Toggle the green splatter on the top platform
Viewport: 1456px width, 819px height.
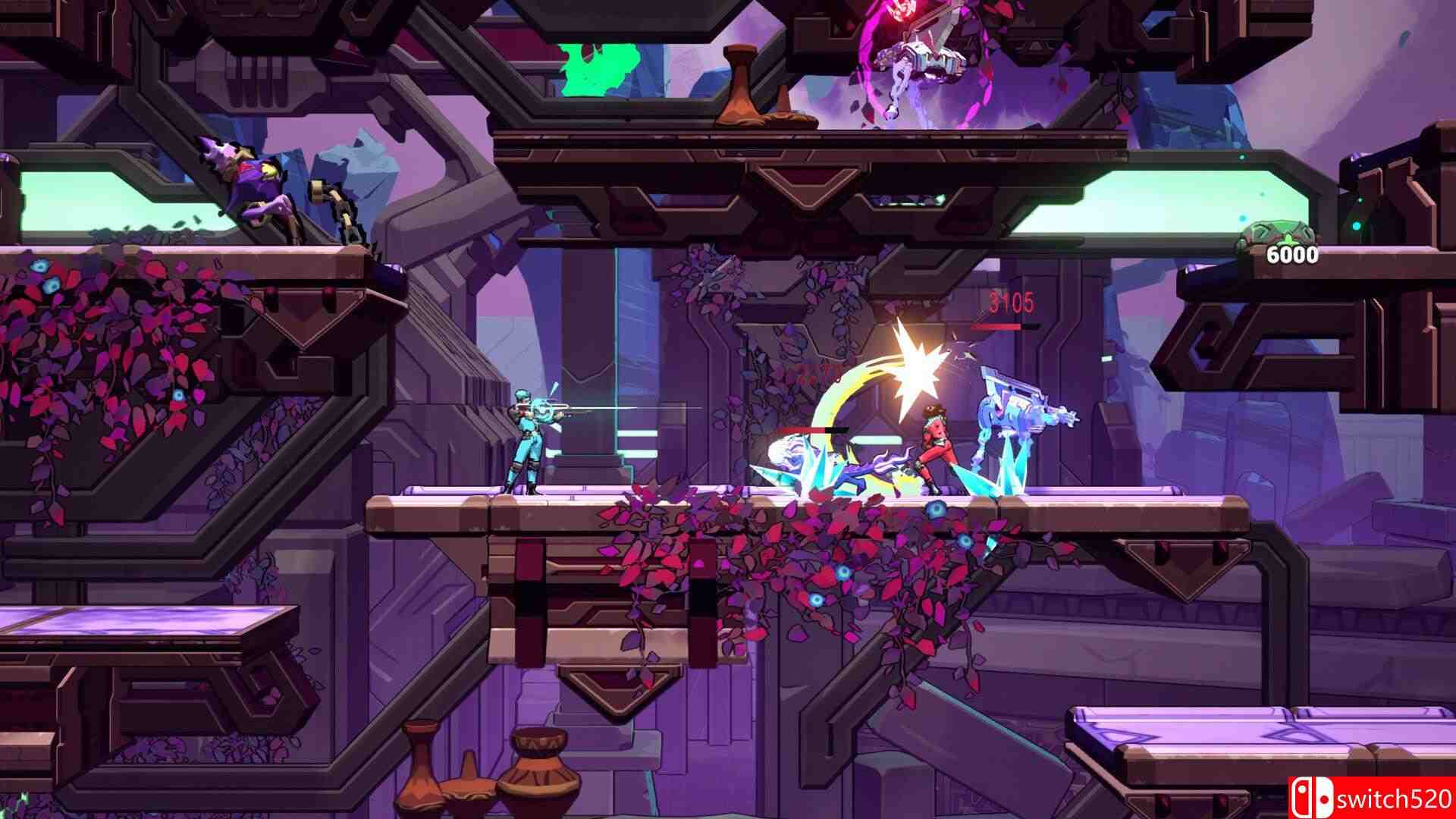(x=599, y=68)
